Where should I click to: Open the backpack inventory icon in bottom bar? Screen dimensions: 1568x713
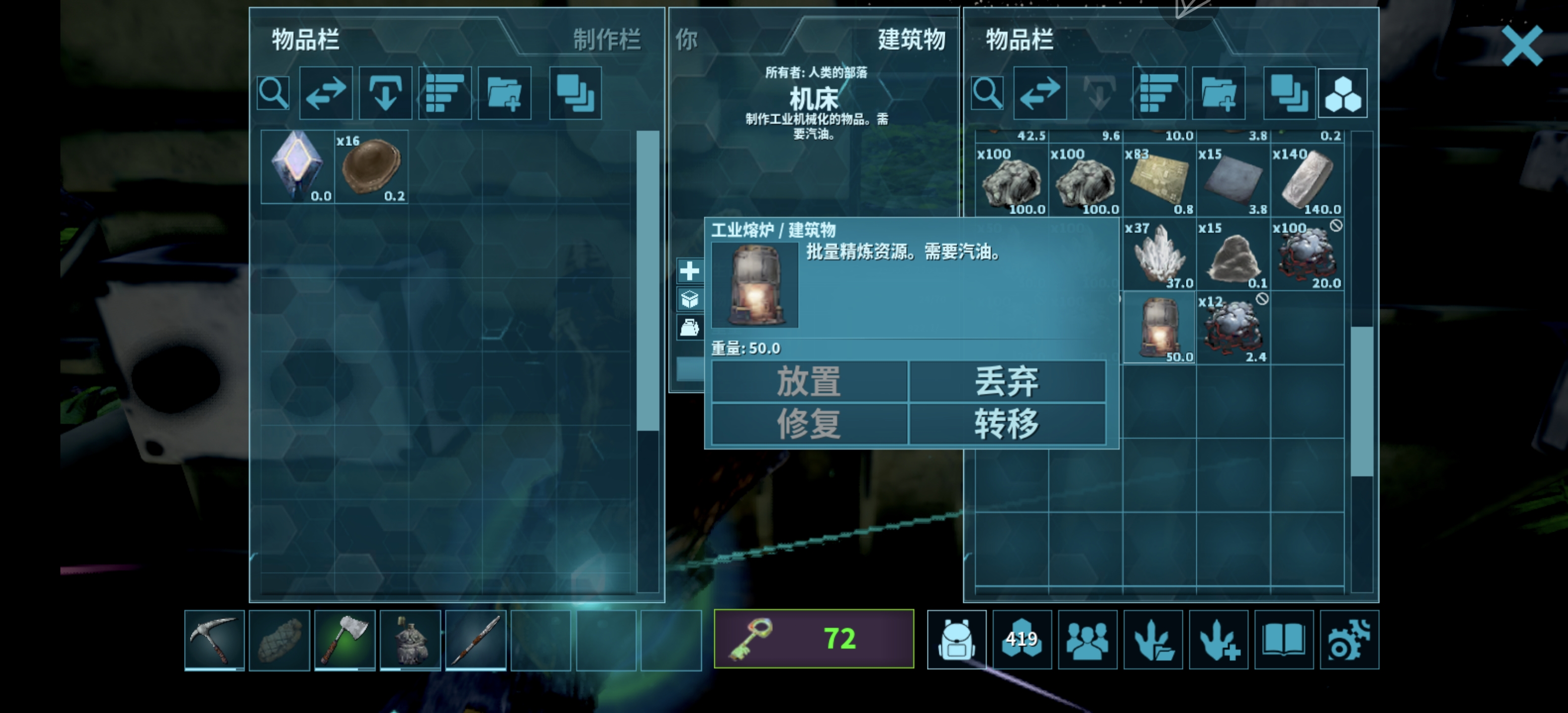tap(957, 639)
